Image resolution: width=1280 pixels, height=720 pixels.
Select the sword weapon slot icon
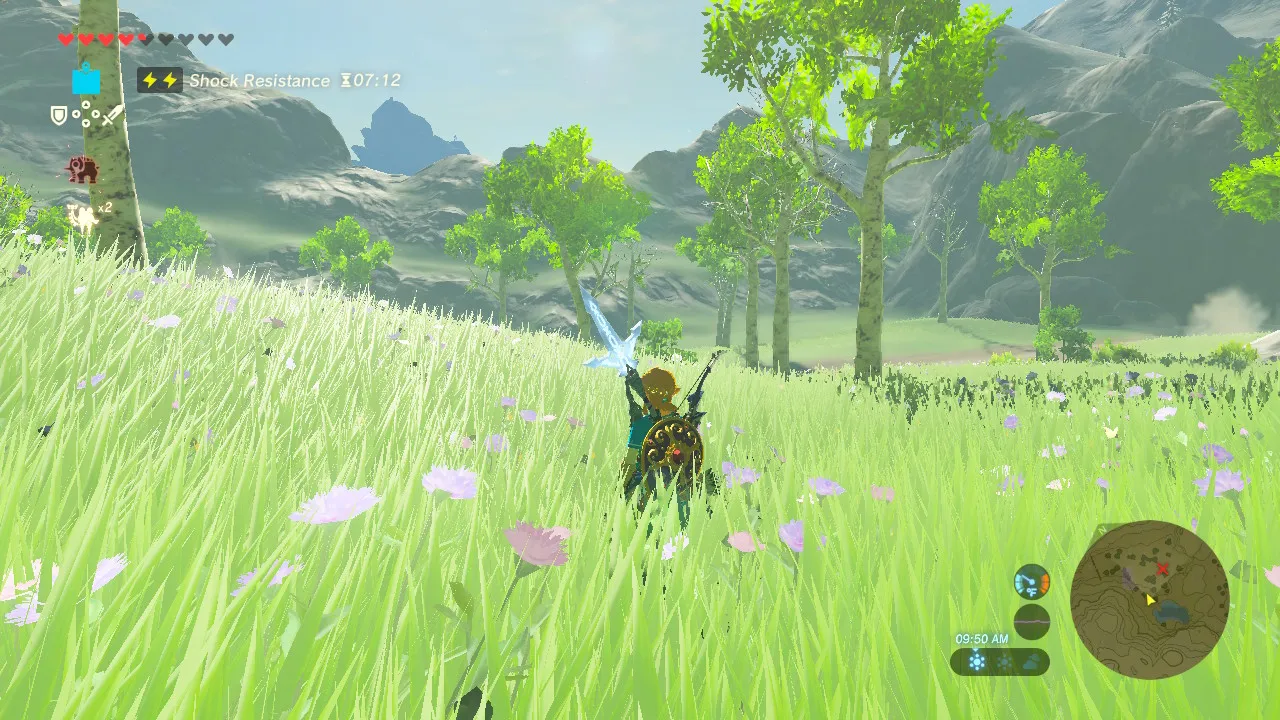pos(110,117)
